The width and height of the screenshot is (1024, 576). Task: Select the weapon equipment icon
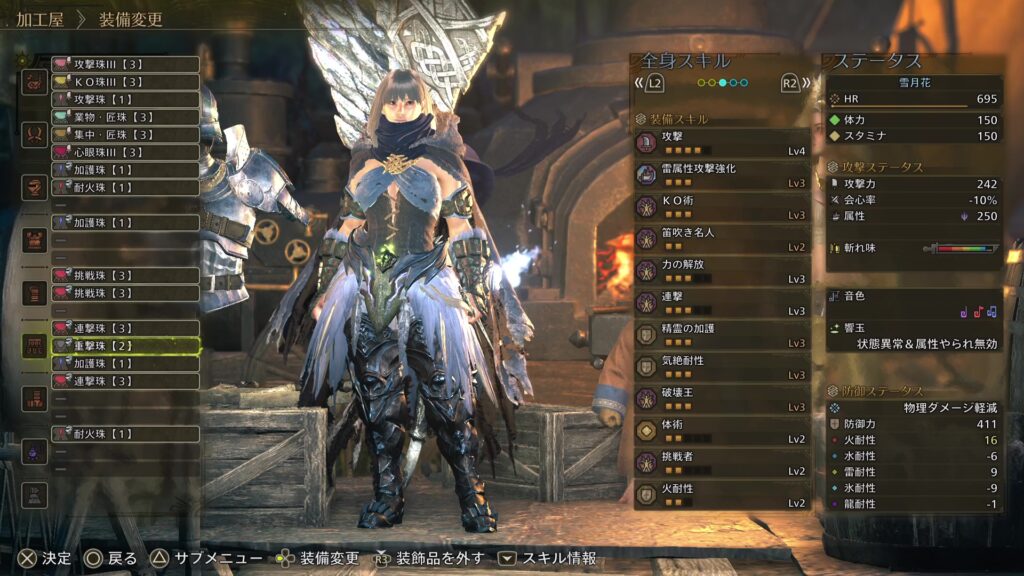(x=35, y=81)
